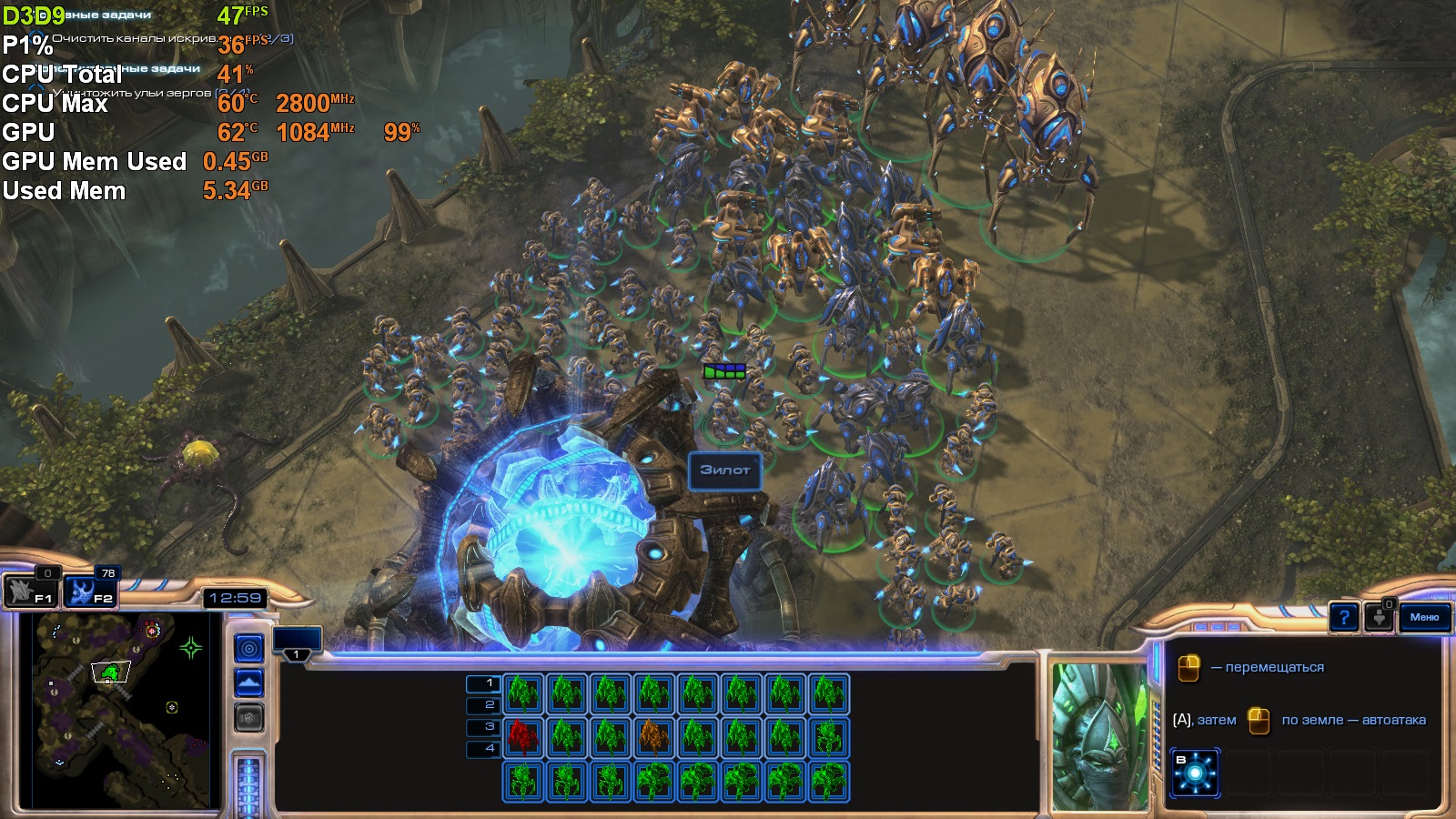Select the orange damaged unit wireframe

pos(654,737)
